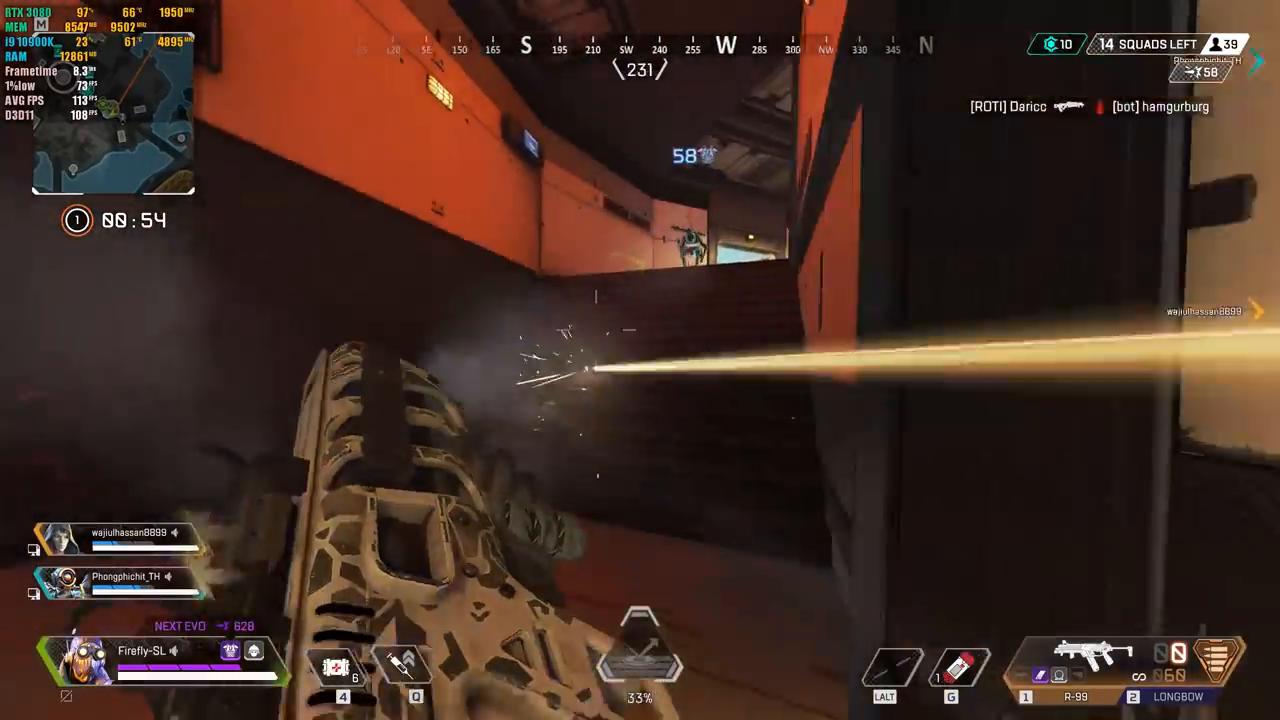Activate the stim syringe tactical ability
Viewport: 1280px width, 720px height.
click(403, 665)
